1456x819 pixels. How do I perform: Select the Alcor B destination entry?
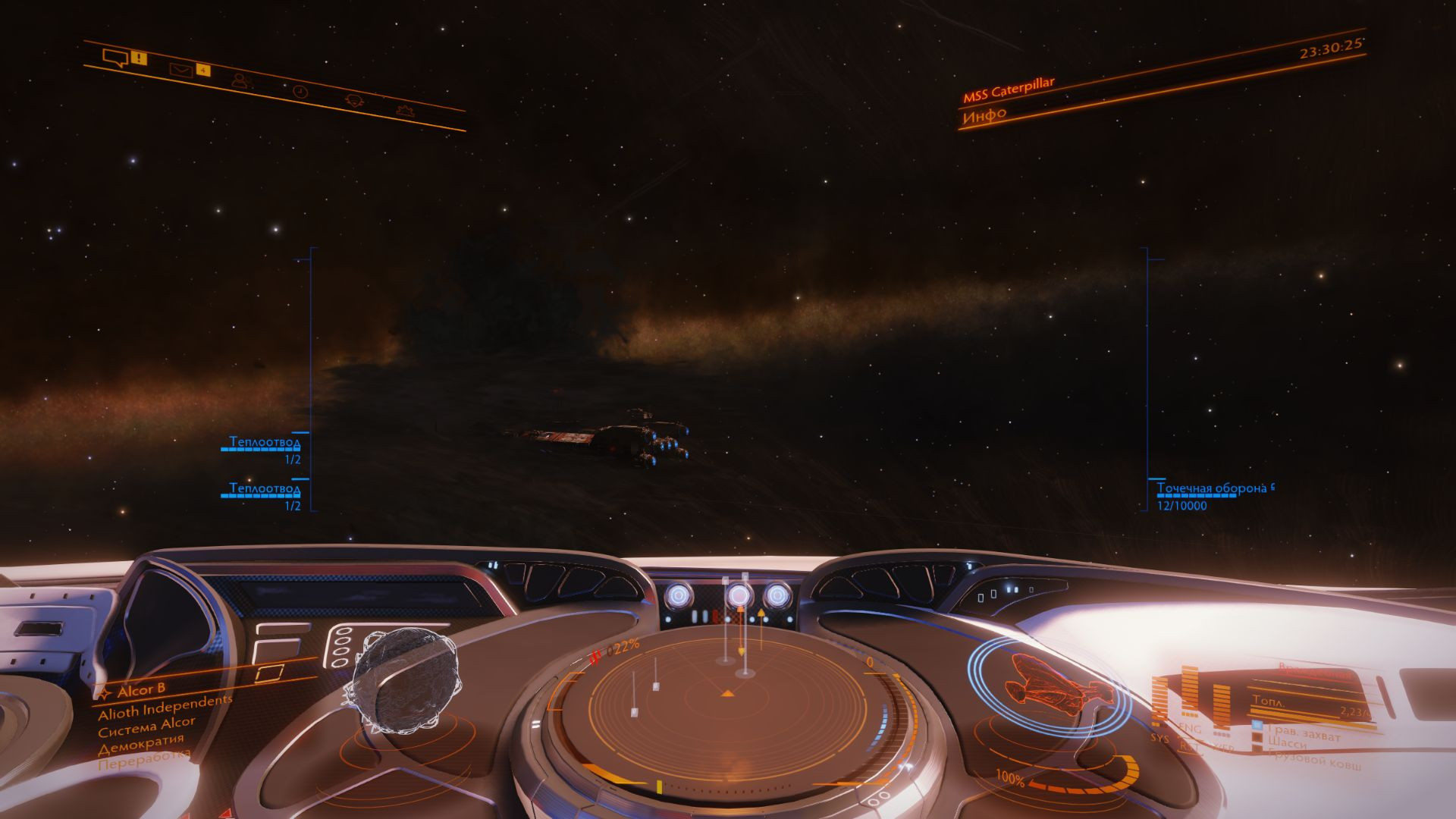point(141,690)
